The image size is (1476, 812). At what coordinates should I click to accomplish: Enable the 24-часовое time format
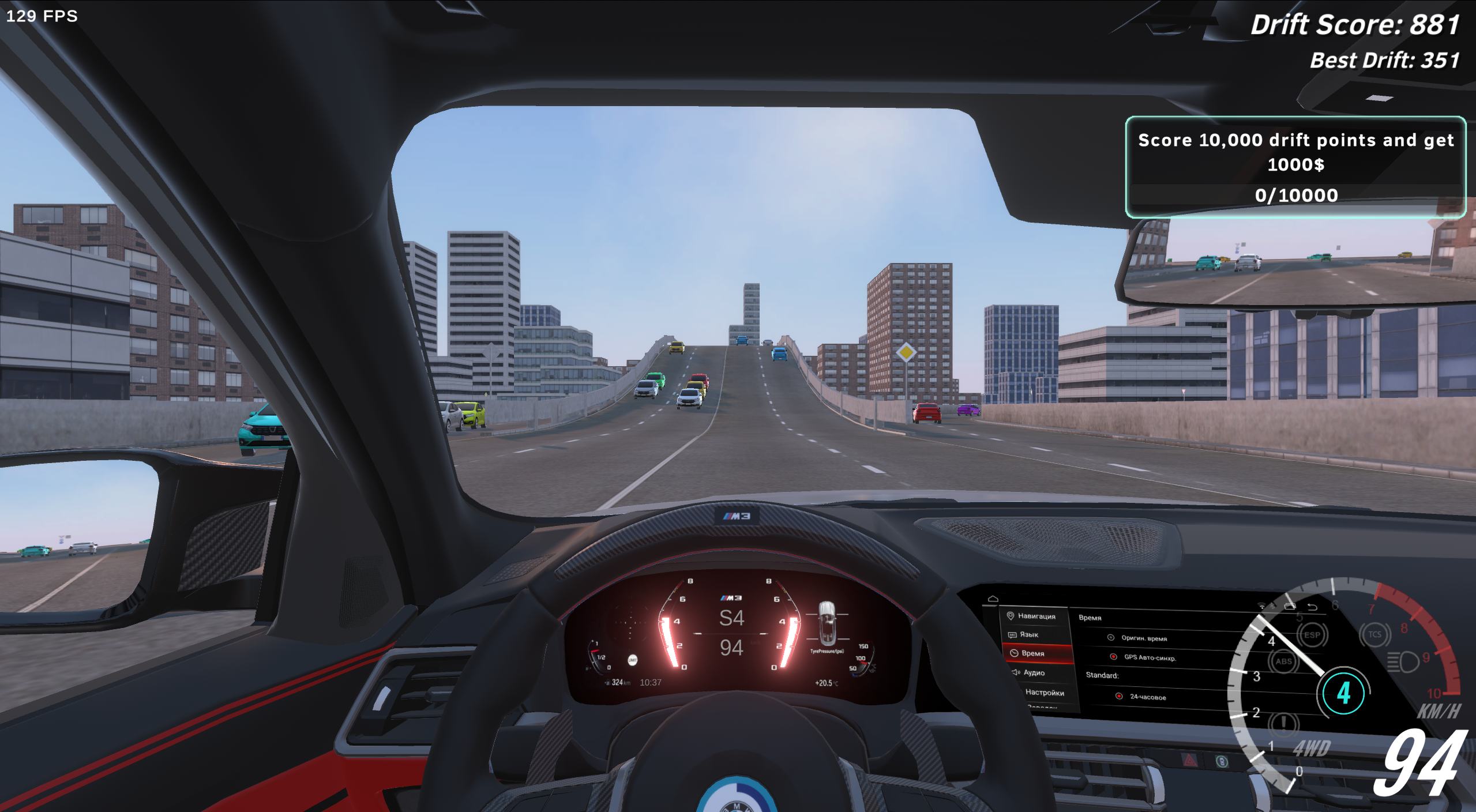point(1119,697)
